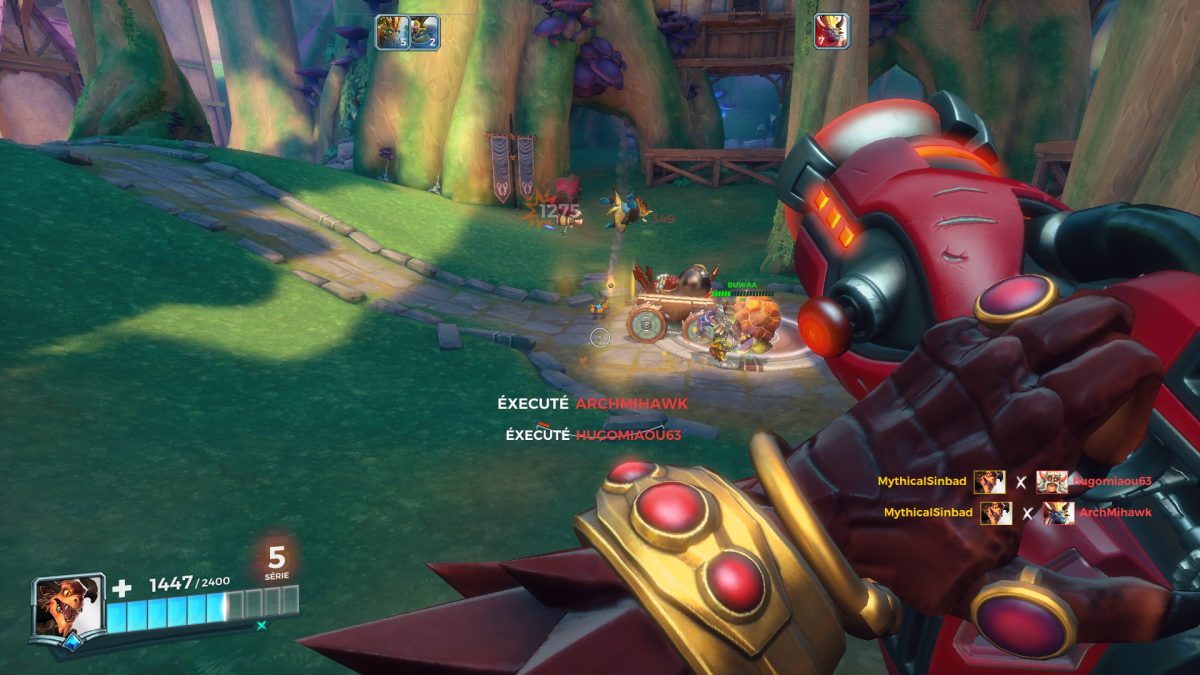Click the dragon champion portrait

coord(67,605)
